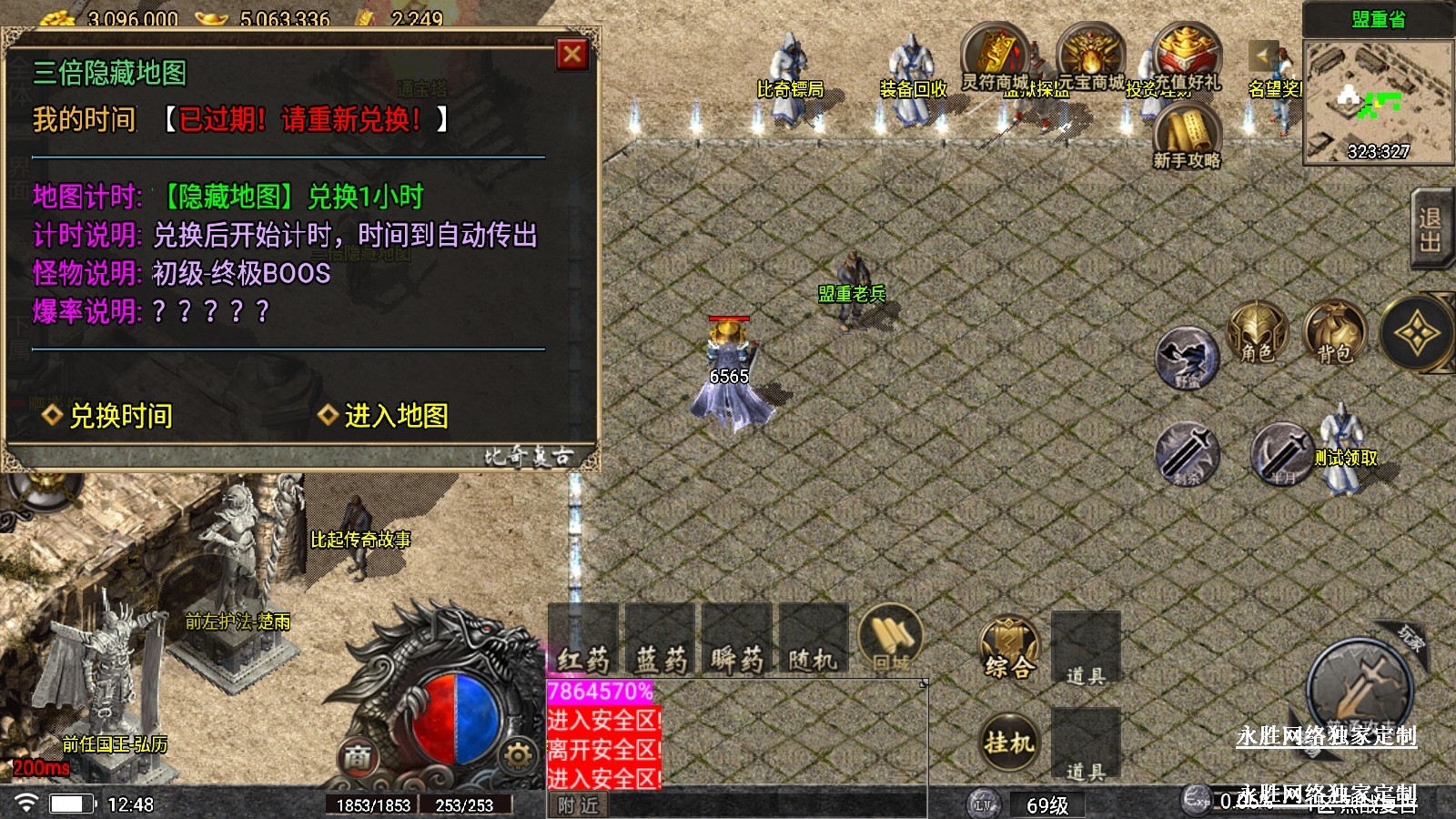This screenshot has height=819, width=1456.
Task: Open the 新手攻略 scroll guide
Action: [x=1187, y=136]
